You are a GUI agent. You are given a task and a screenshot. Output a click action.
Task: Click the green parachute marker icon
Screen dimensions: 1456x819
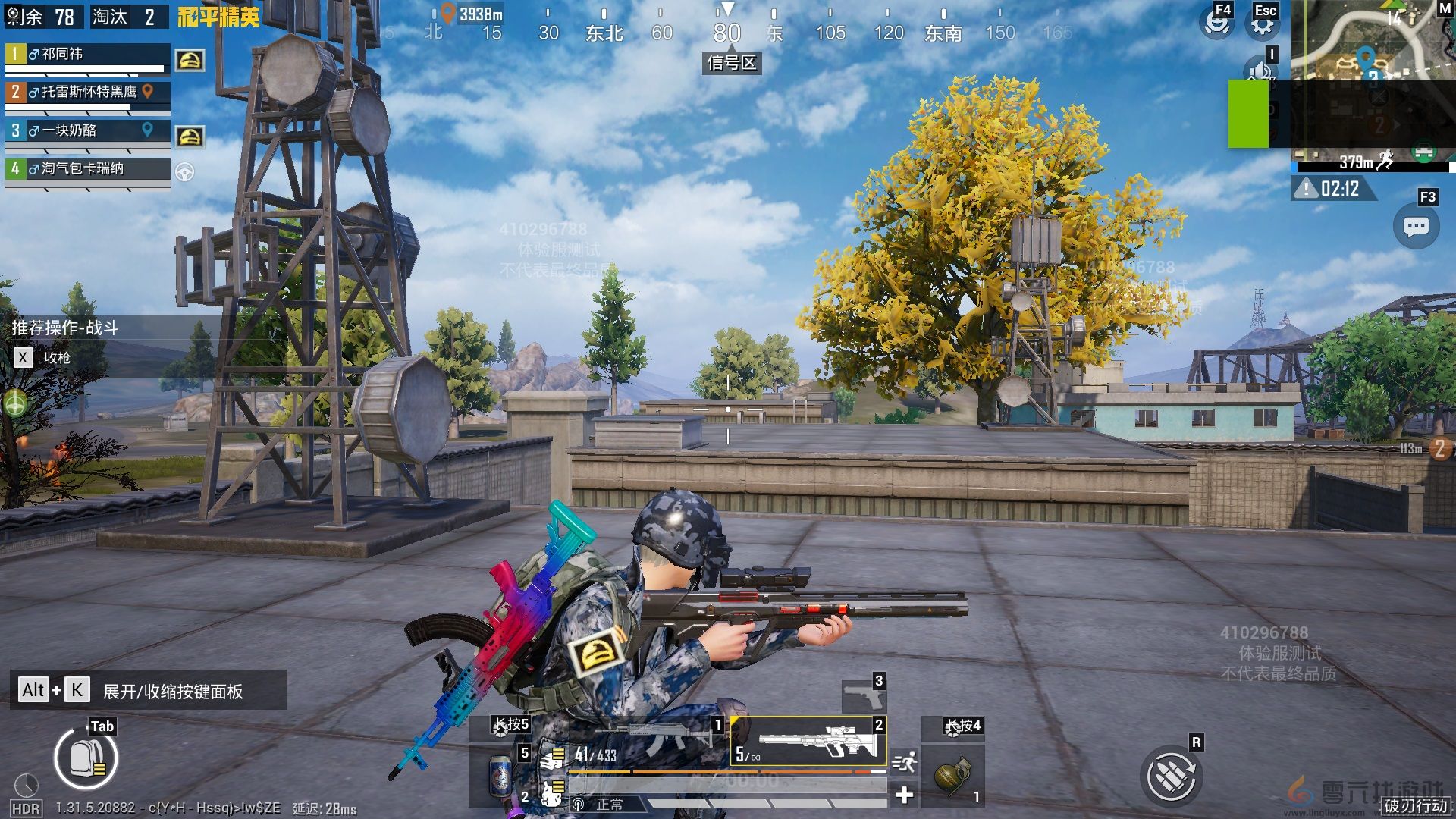(15, 403)
